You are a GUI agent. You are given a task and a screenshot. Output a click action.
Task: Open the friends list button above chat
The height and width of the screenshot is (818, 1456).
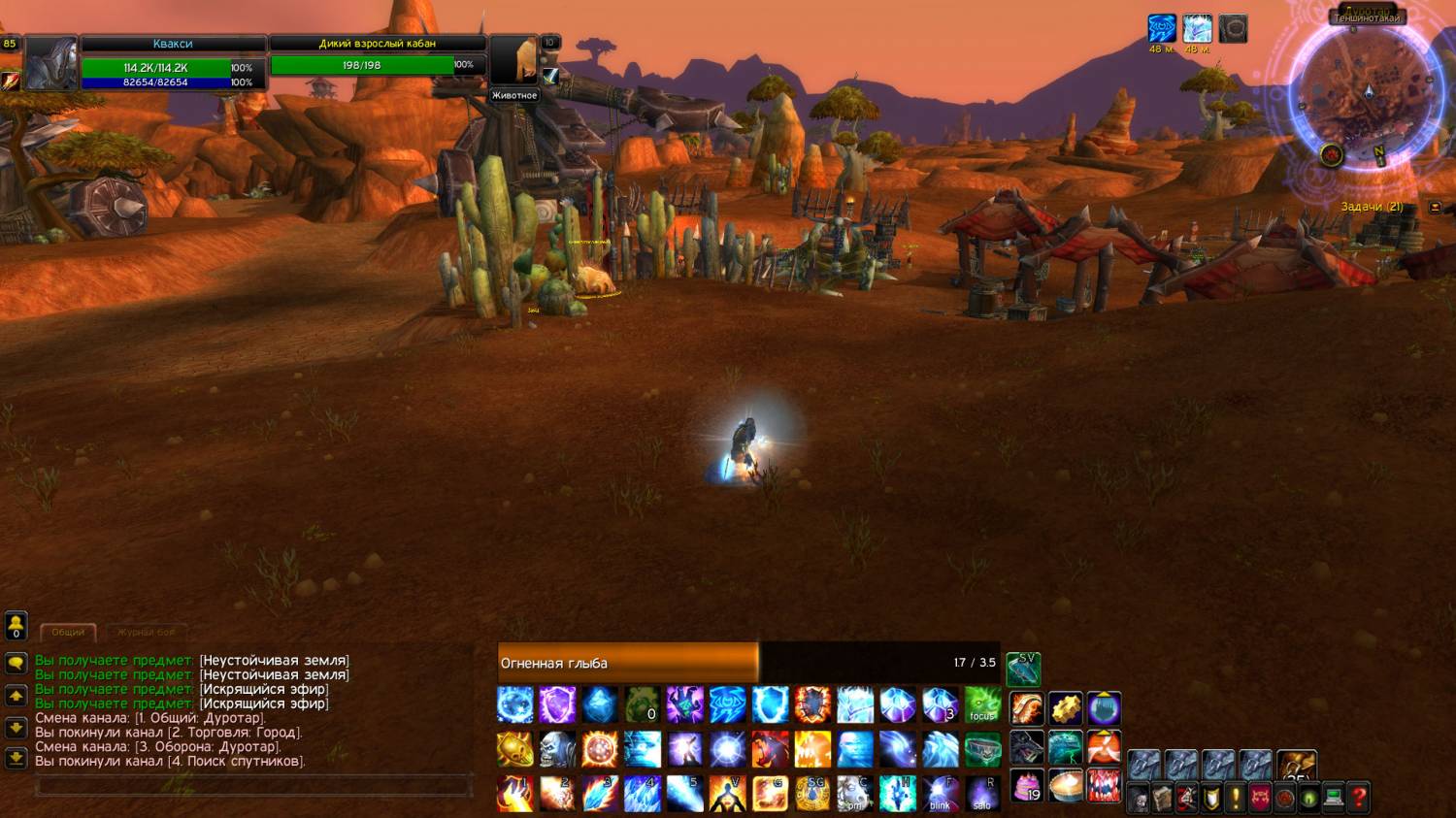(16, 626)
